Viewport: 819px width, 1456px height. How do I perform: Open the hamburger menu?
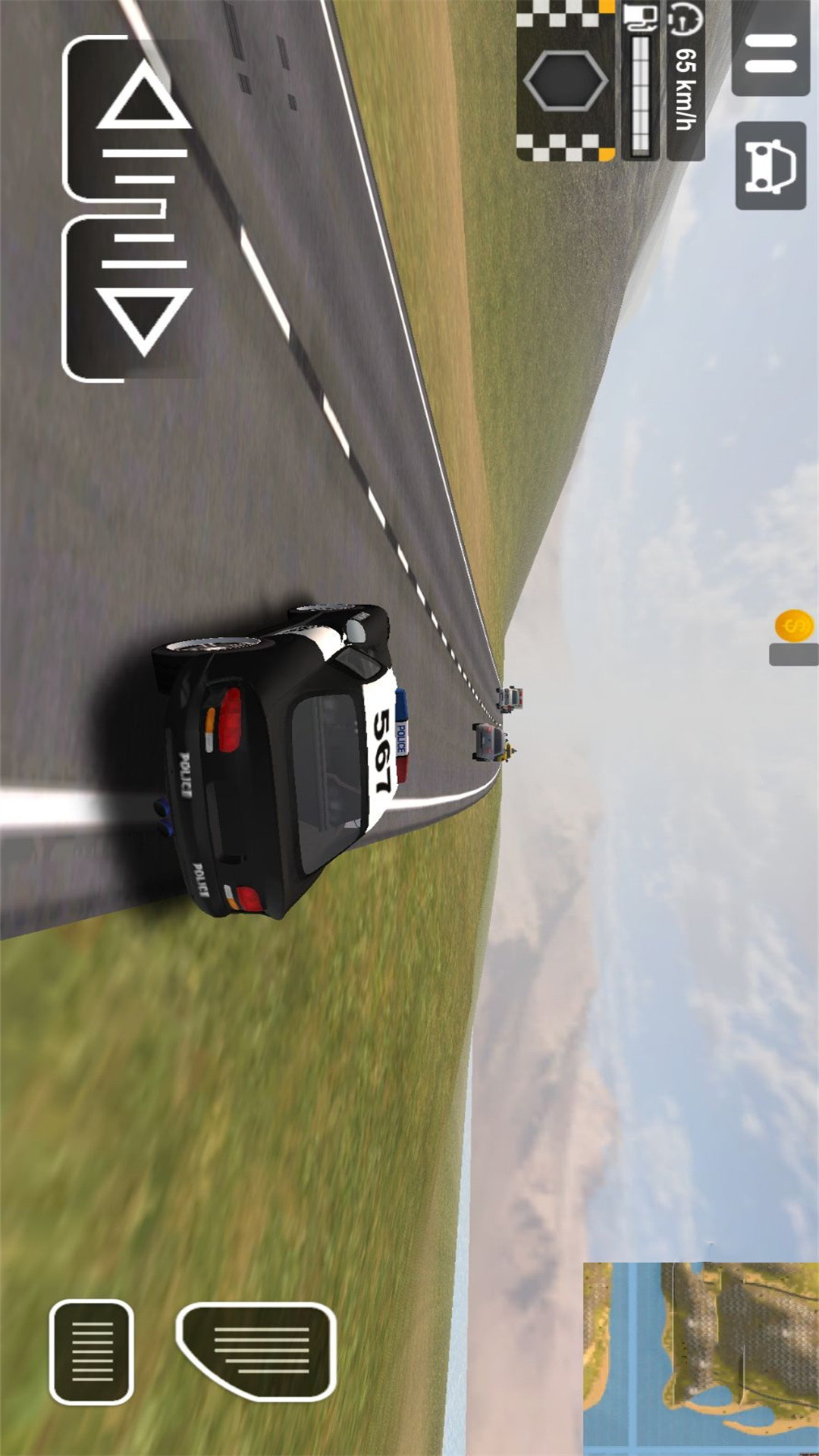[770, 53]
